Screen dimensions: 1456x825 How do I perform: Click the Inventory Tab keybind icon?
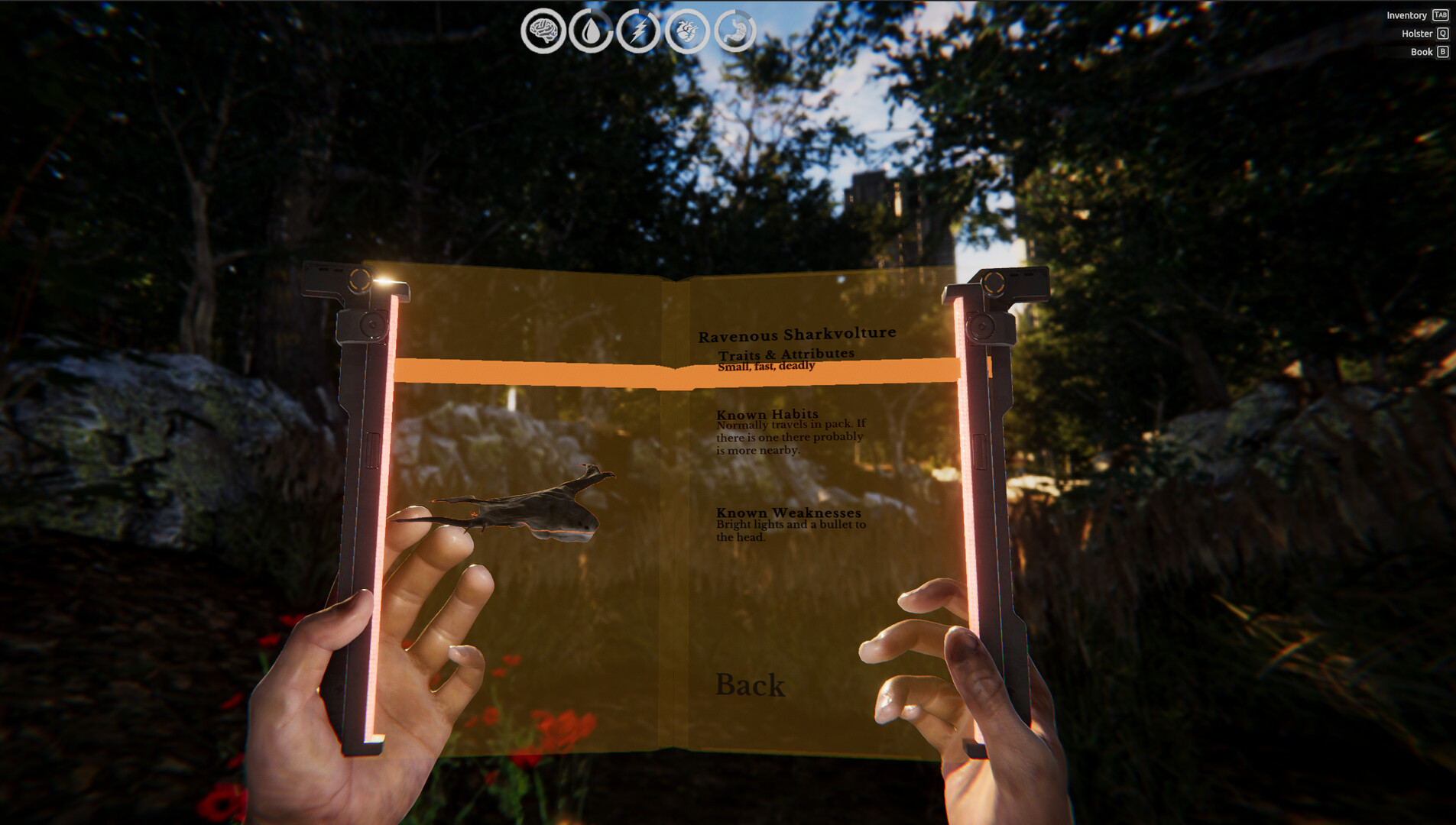coord(1440,15)
